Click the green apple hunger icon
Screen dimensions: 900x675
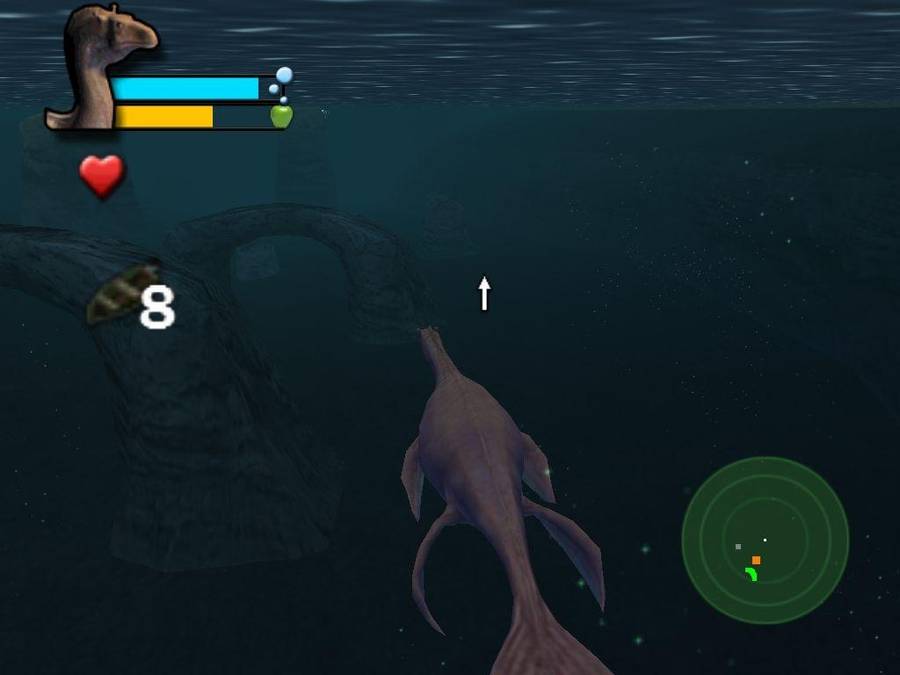click(x=281, y=116)
